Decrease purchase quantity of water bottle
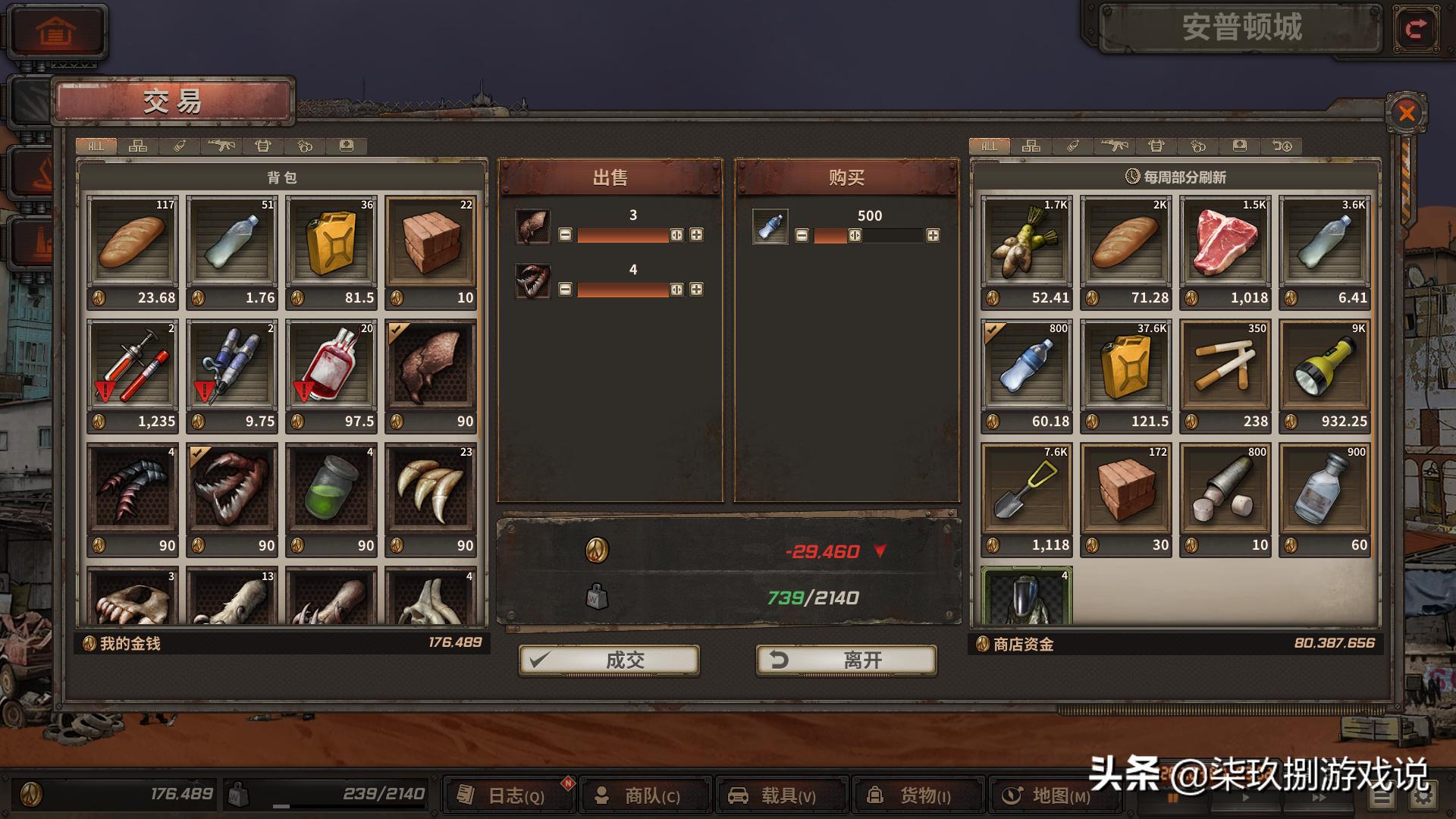The width and height of the screenshot is (1456, 819). [802, 236]
